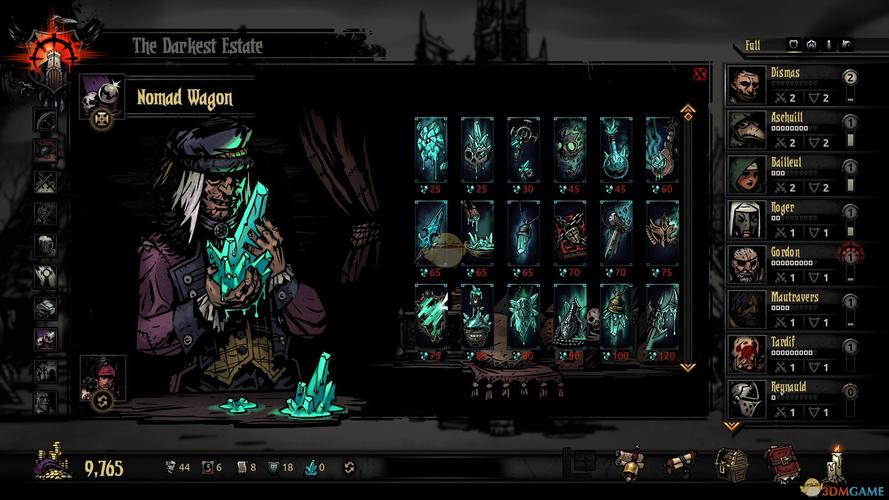Open the bell and scroll icon
The height and width of the screenshot is (500, 889).
tap(630, 464)
